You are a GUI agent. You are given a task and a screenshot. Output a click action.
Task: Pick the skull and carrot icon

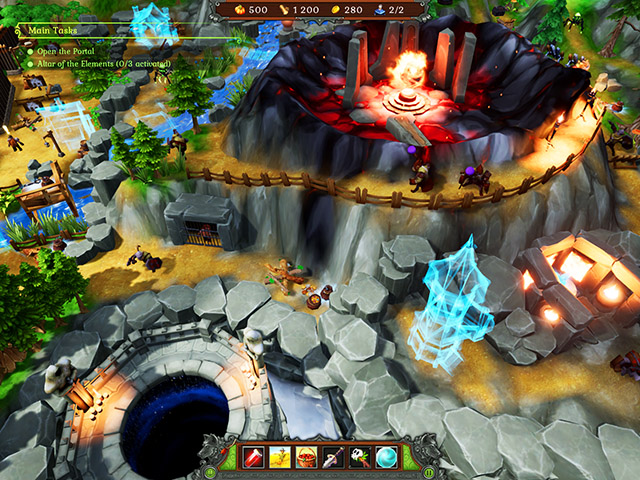pos(359,459)
